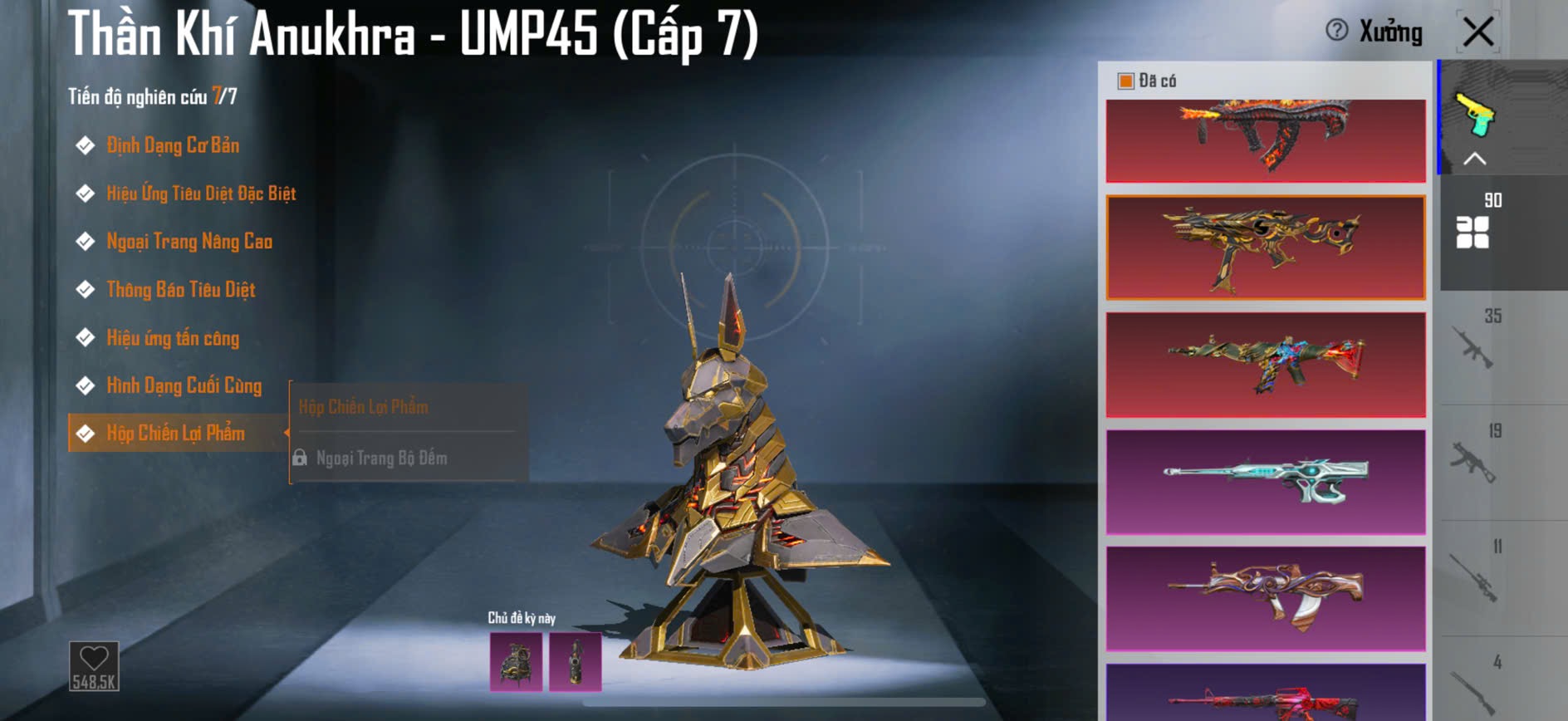Open the Xưởng help info
Screen dimensions: 1568x721
click(1337, 31)
